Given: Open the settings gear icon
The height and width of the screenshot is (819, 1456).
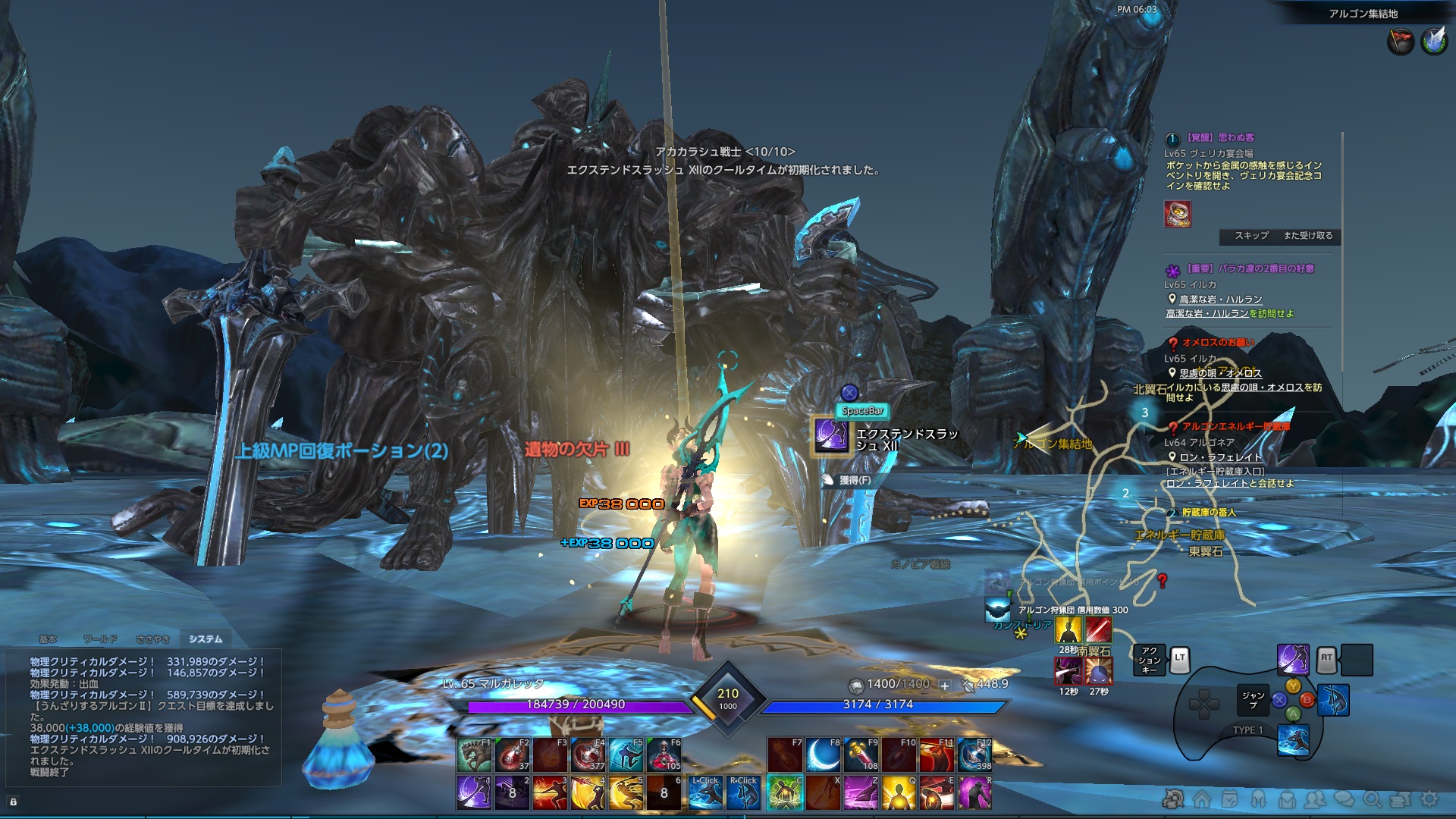Looking at the screenshot, I should pyautogui.click(x=1428, y=800).
